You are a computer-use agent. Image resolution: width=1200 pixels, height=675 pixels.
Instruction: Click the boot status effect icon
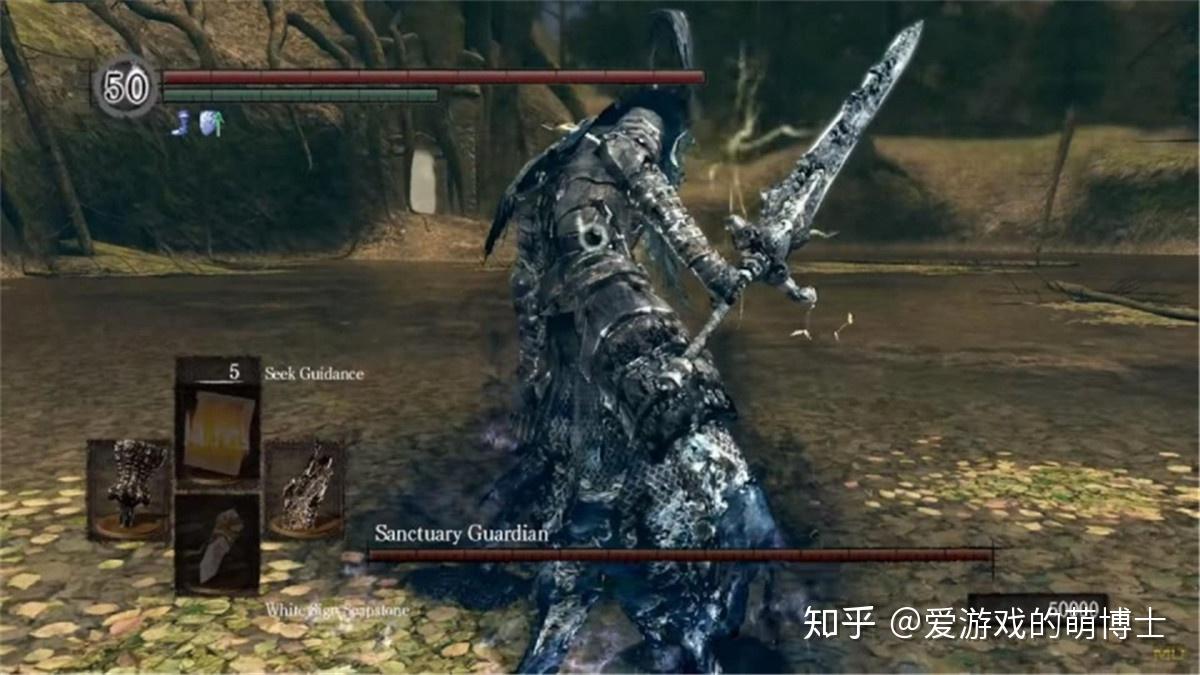(181, 123)
